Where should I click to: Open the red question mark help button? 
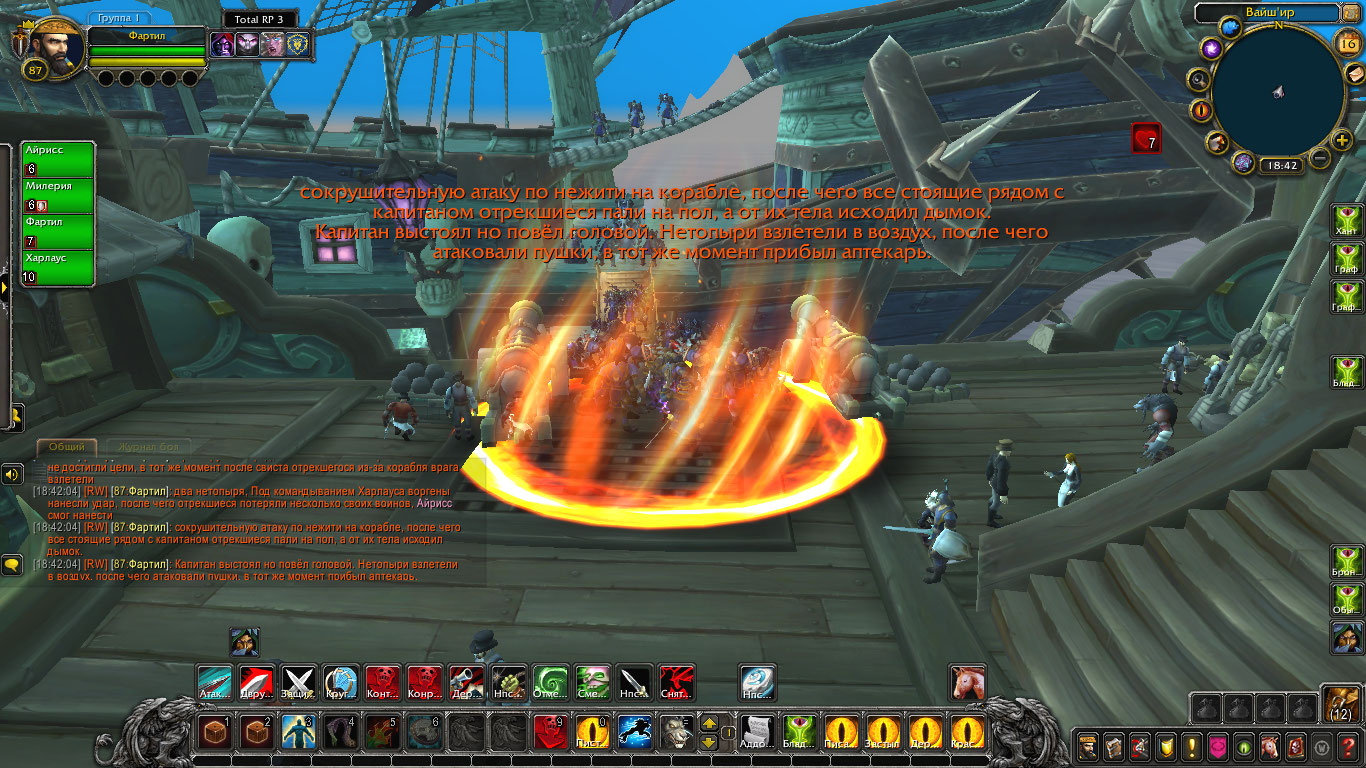point(1348,746)
